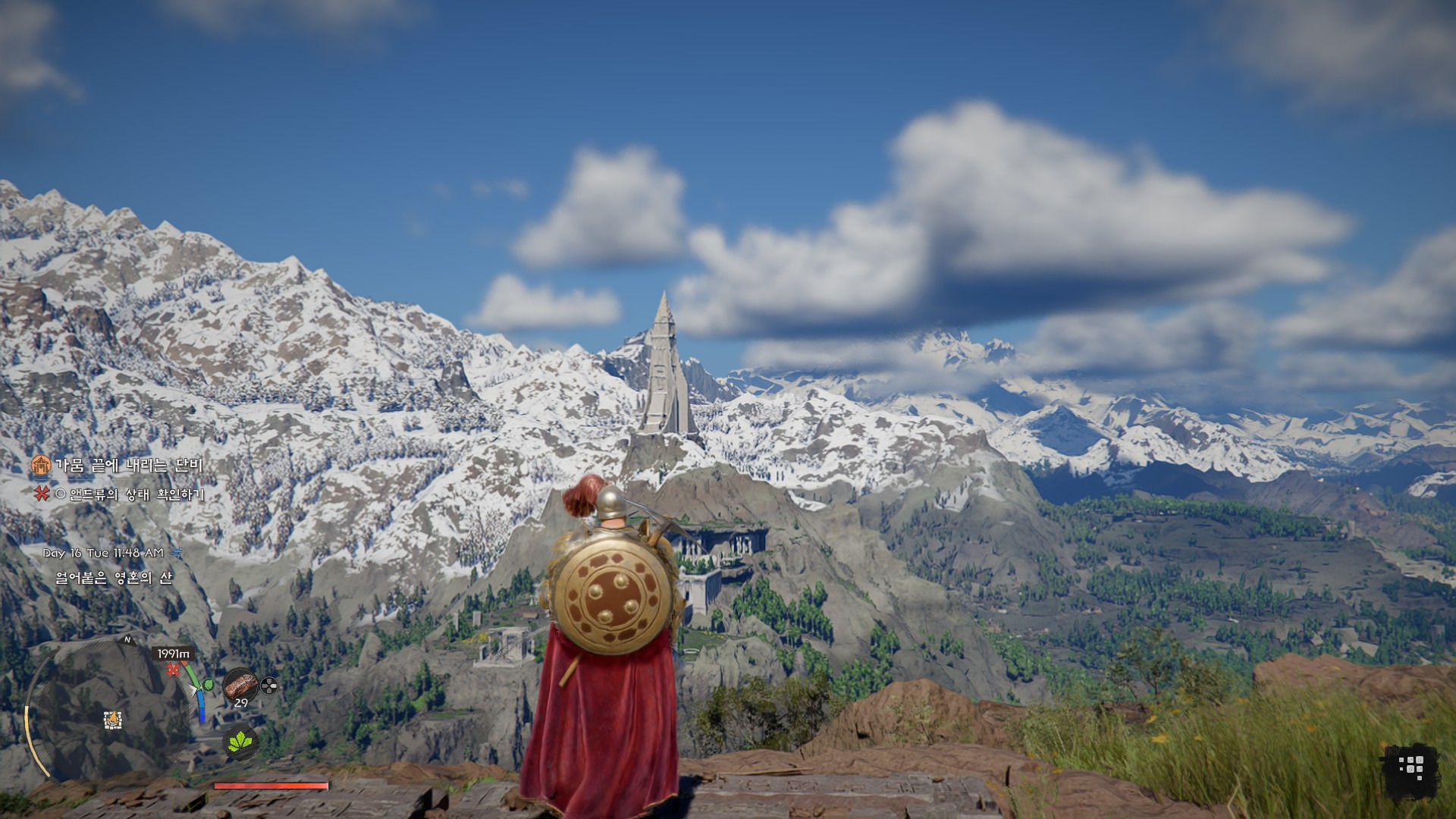Click the campfire marker on the minimap
Image resolution: width=1456 pixels, height=819 pixels.
113,720
